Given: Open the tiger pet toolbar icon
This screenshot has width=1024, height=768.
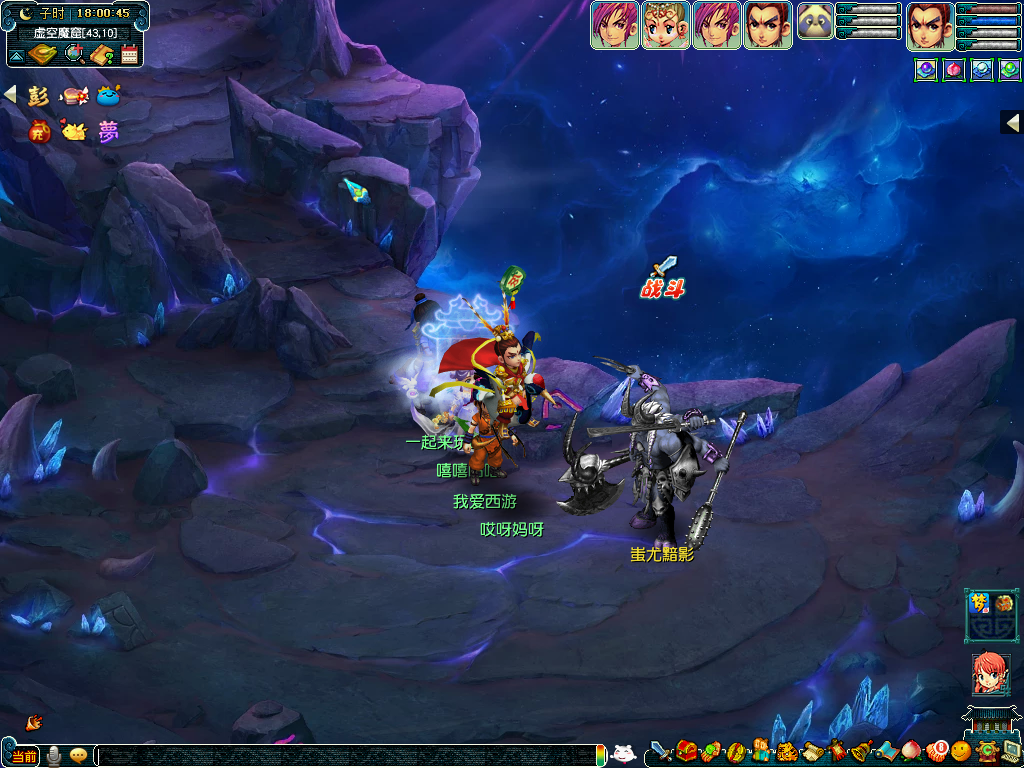Looking at the screenshot, I should (787, 751).
